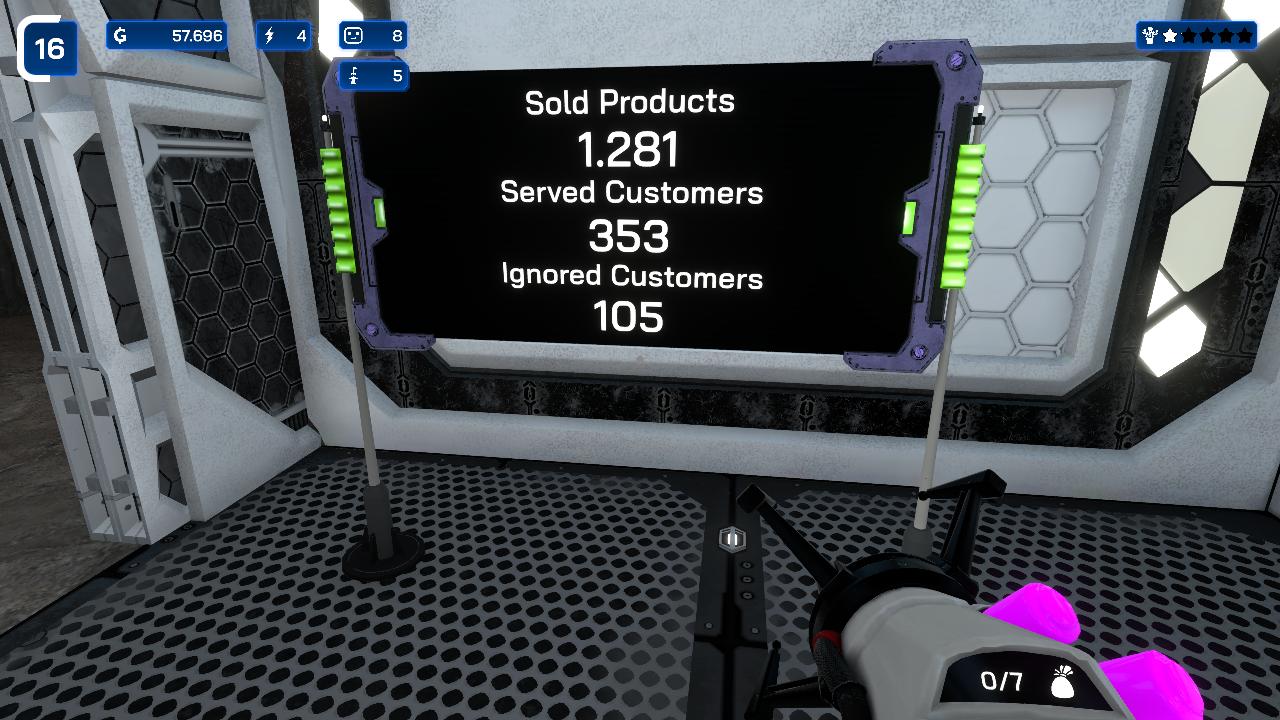Select the lightning bolt energy icon
Image resolution: width=1280 pixels, height=720 pixels.
click(268, 34)
